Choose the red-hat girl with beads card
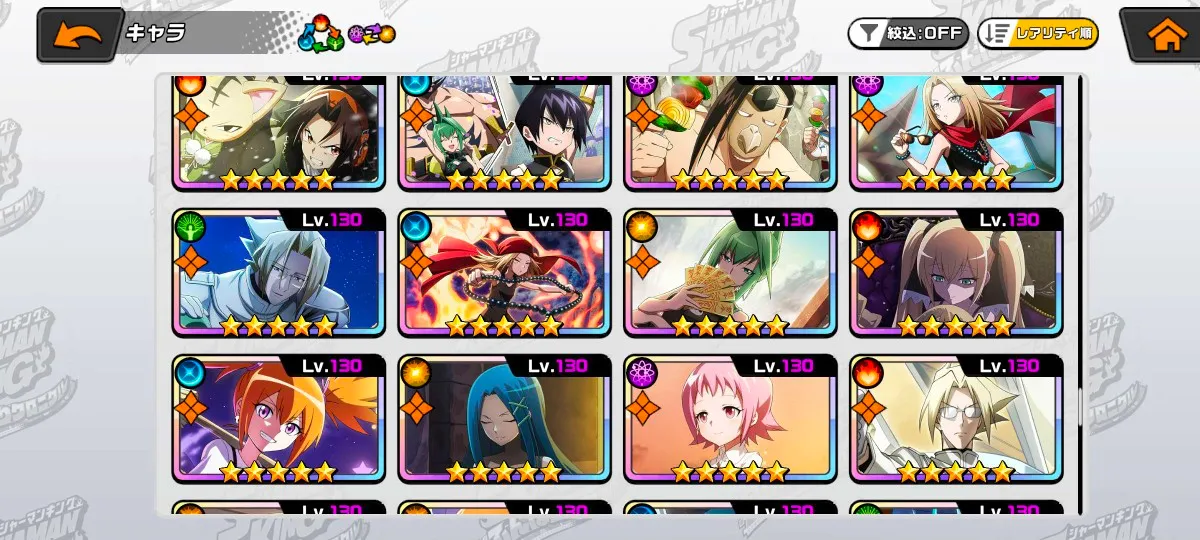Screen dimensions: 1200x540 click(x=504, y=272)
